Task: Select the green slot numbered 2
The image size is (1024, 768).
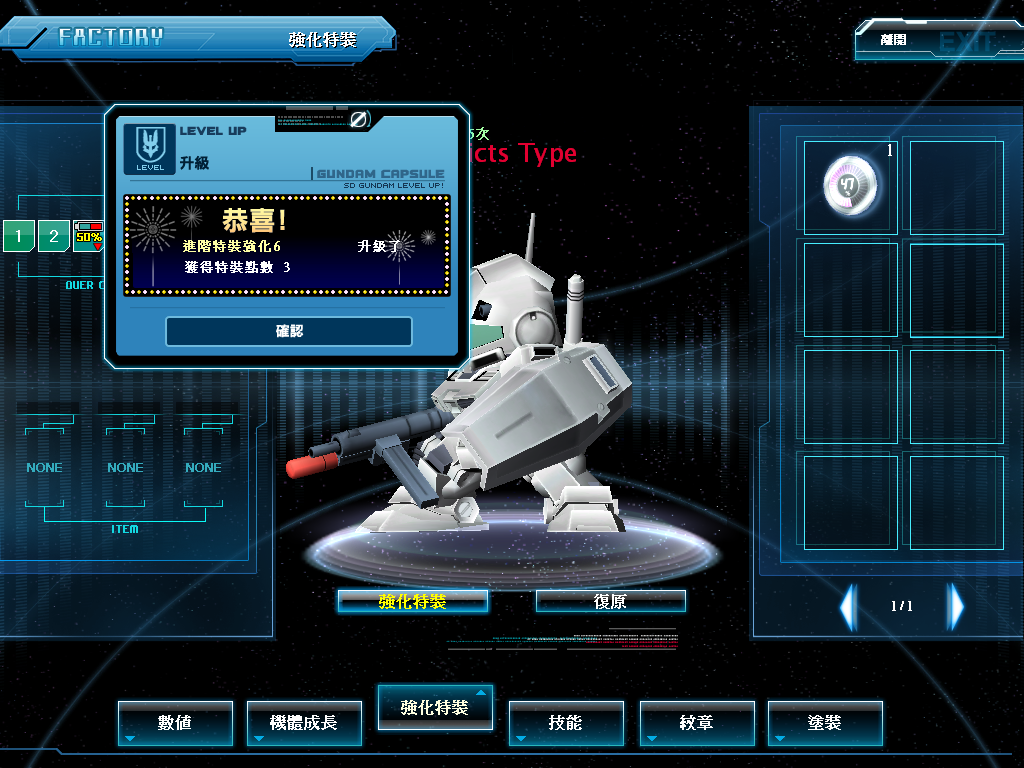Action: [54, 237]
